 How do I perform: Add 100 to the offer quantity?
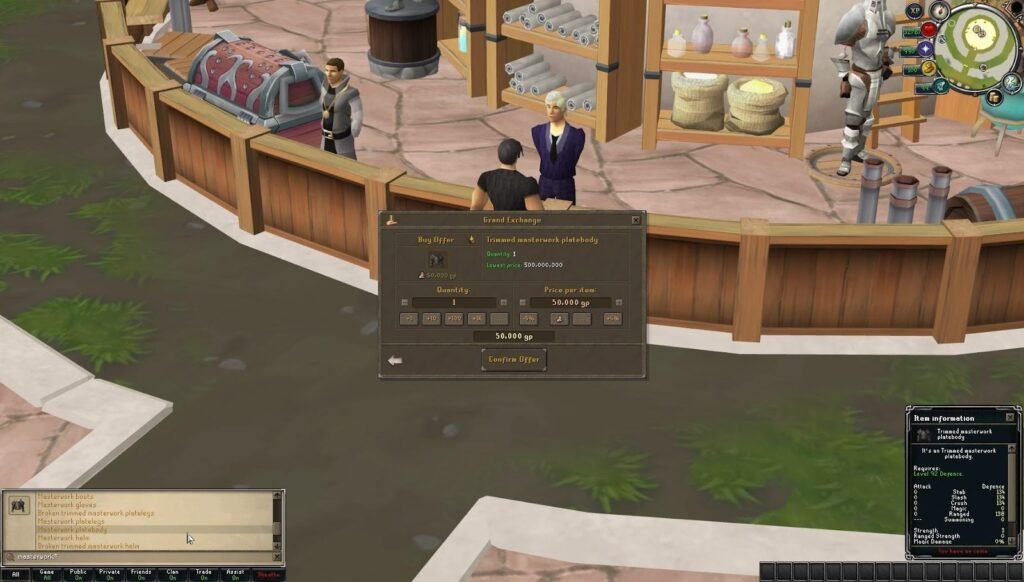click(453, 319)
